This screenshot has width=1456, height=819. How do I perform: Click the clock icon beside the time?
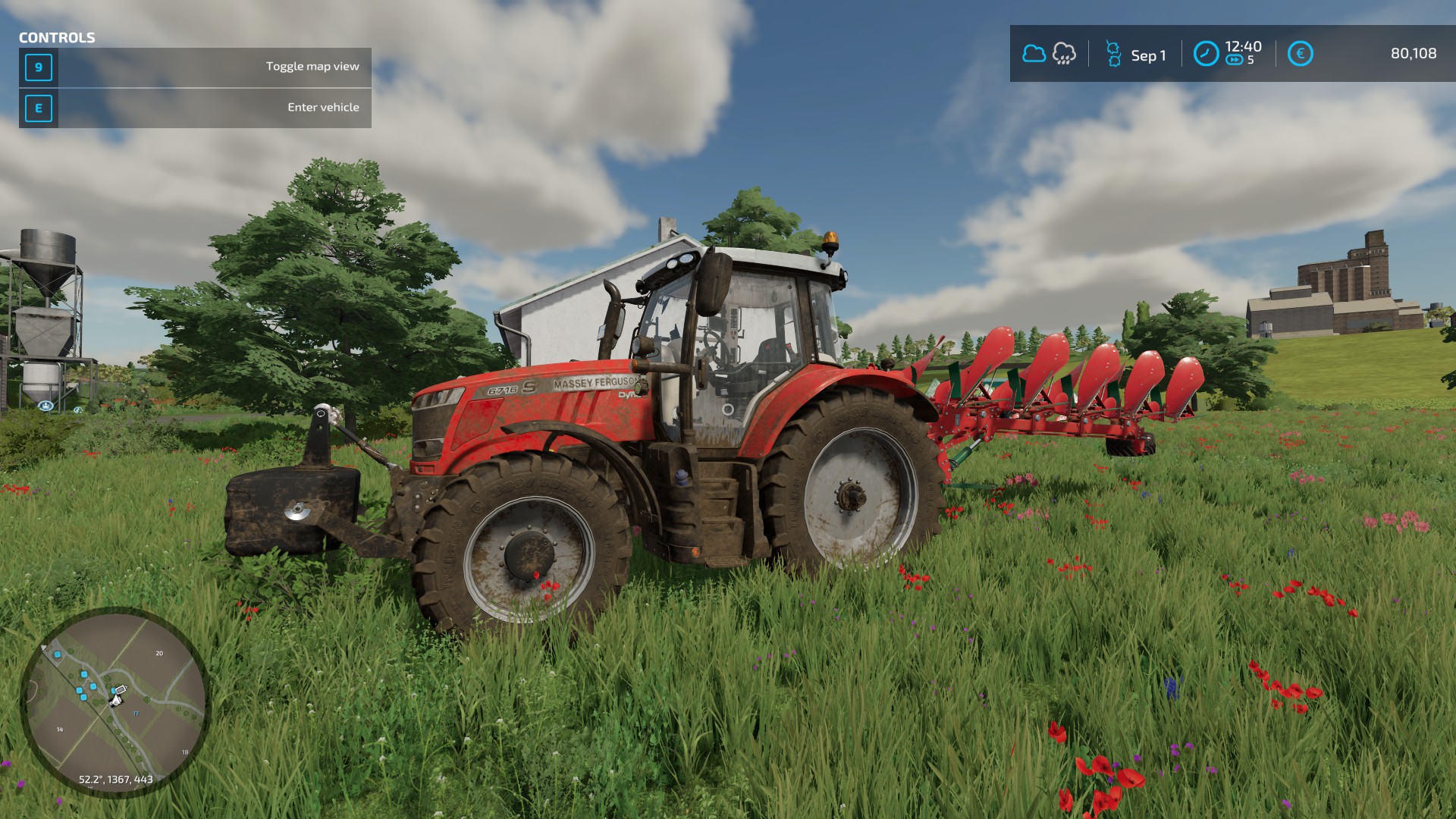[1206, 54]
